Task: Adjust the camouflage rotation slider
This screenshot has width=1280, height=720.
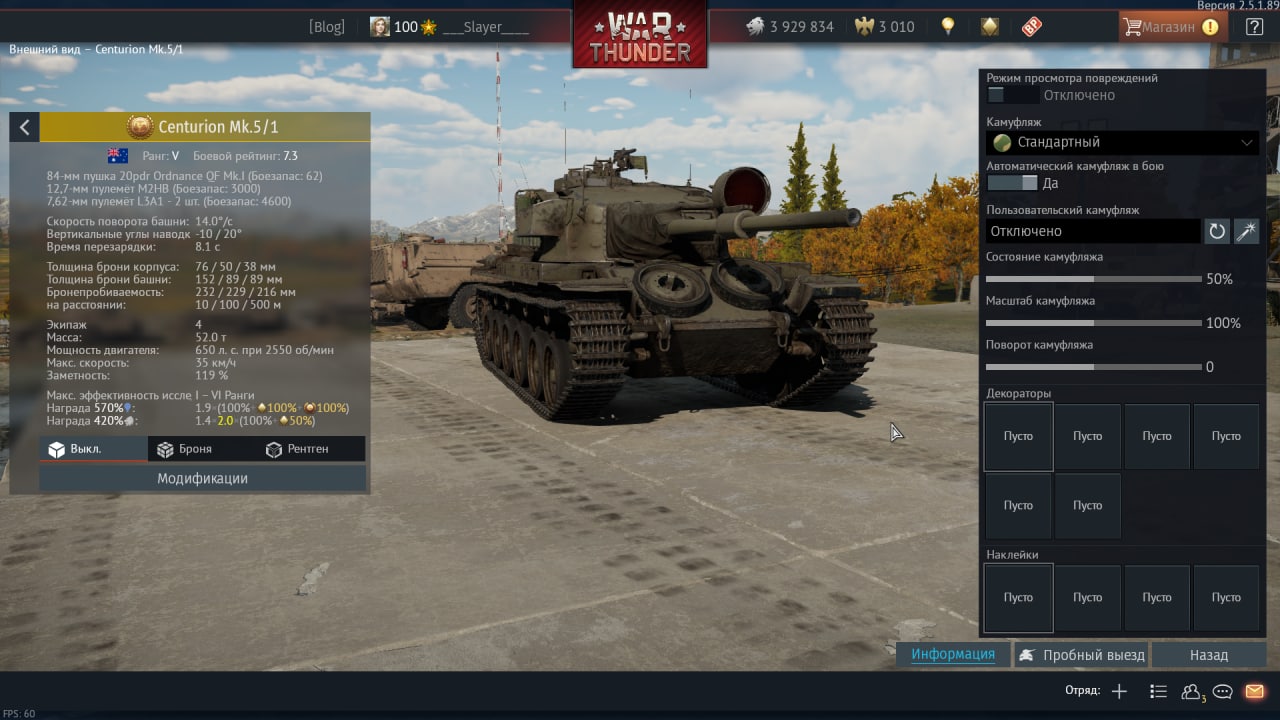Action: 1093,367
